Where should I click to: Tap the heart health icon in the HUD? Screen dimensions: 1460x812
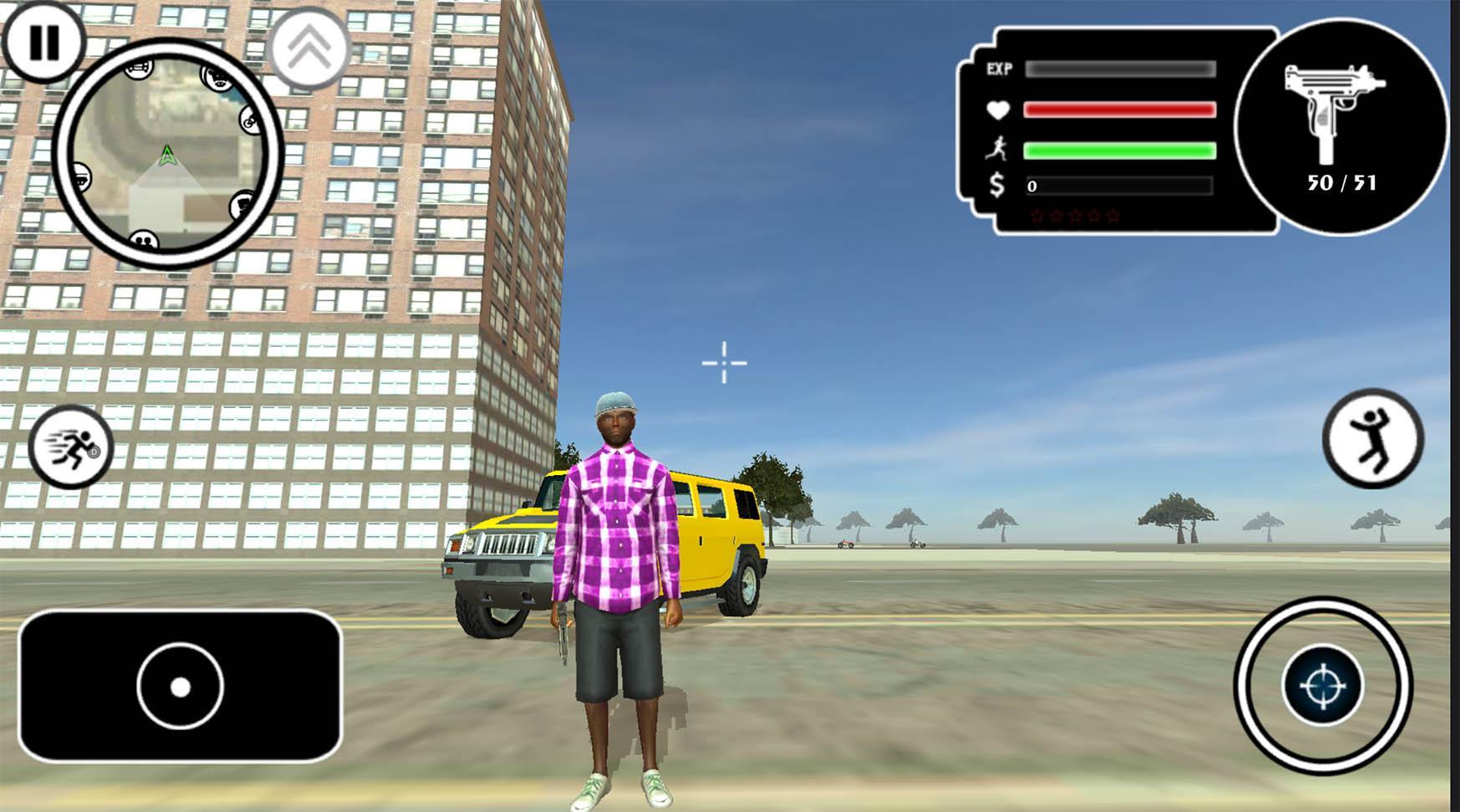click(x=997, y=109)
